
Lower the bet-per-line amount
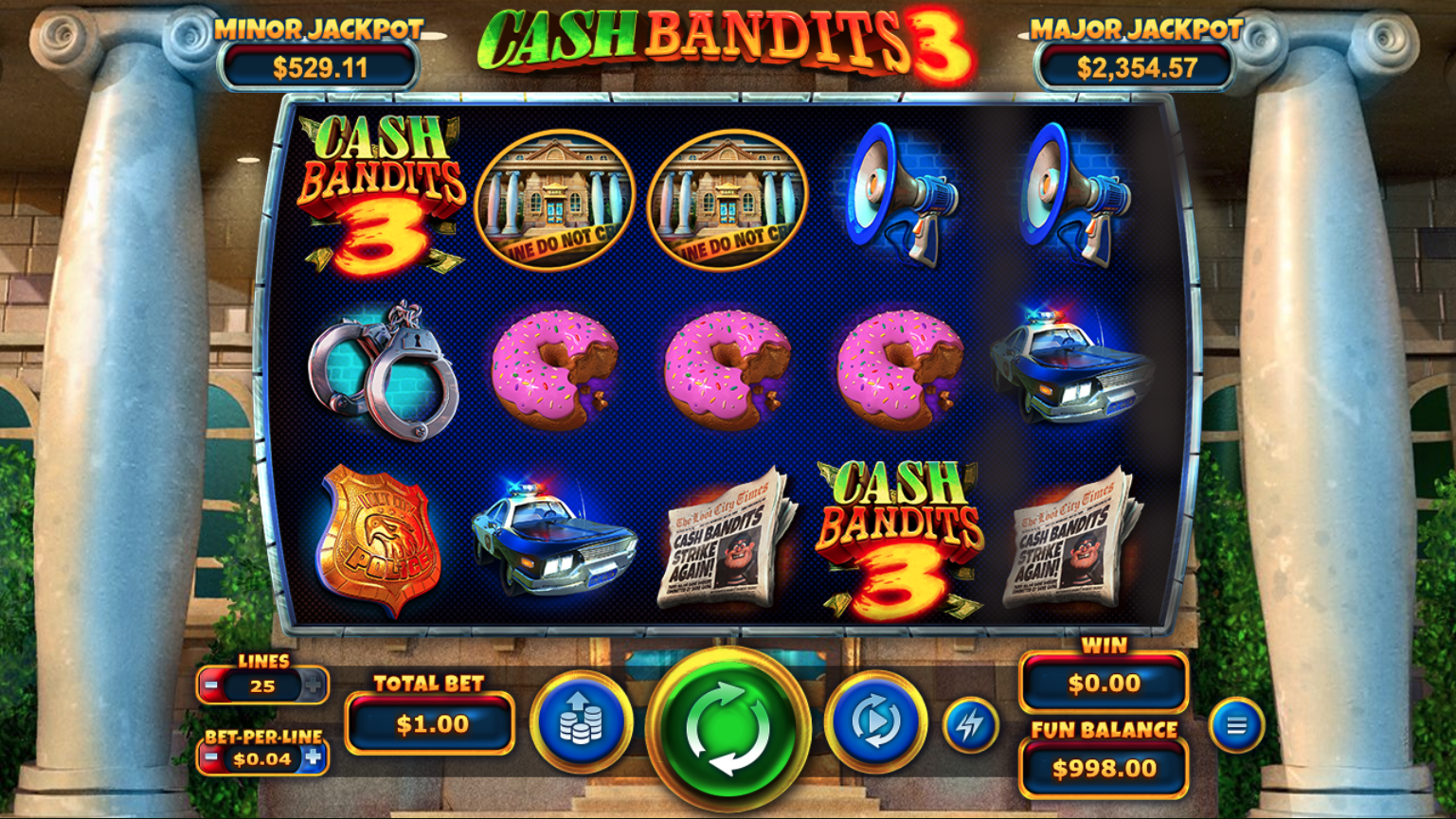pyautogui.click(x=212, y=758)
